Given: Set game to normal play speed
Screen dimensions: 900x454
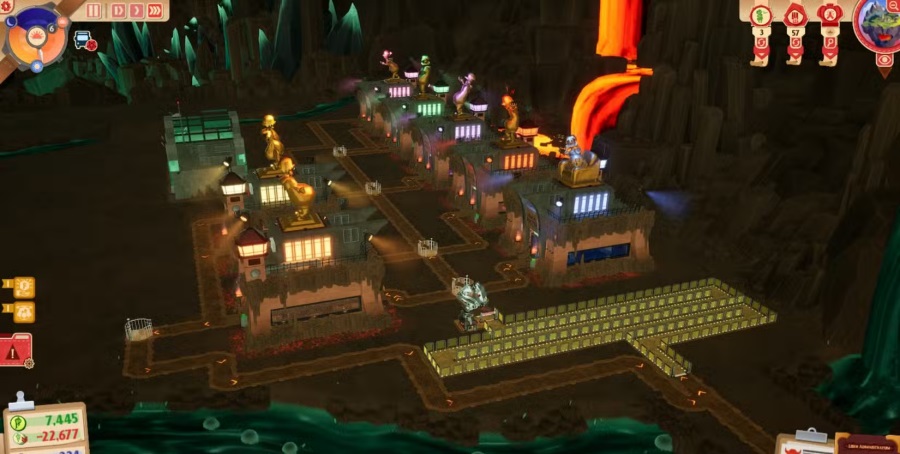Looking at the screenshot, I should (116, 11).
